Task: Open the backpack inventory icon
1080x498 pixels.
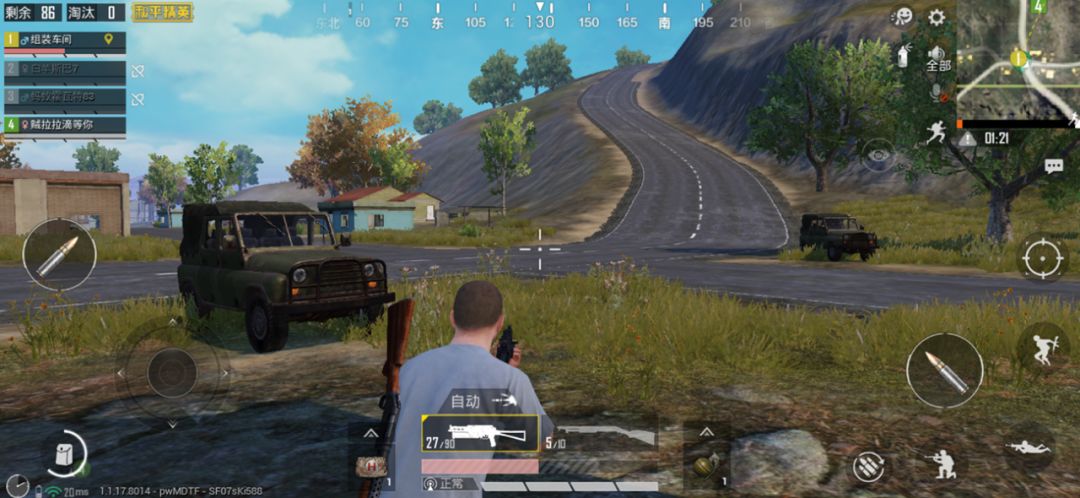Action: 66,454
